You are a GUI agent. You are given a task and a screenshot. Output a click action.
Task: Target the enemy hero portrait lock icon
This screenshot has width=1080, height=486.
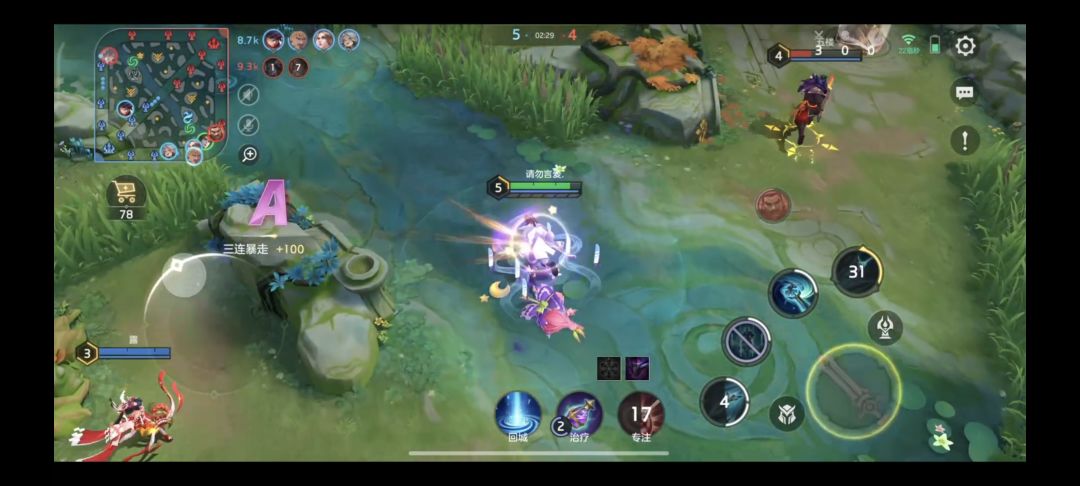tap(772, 205)
